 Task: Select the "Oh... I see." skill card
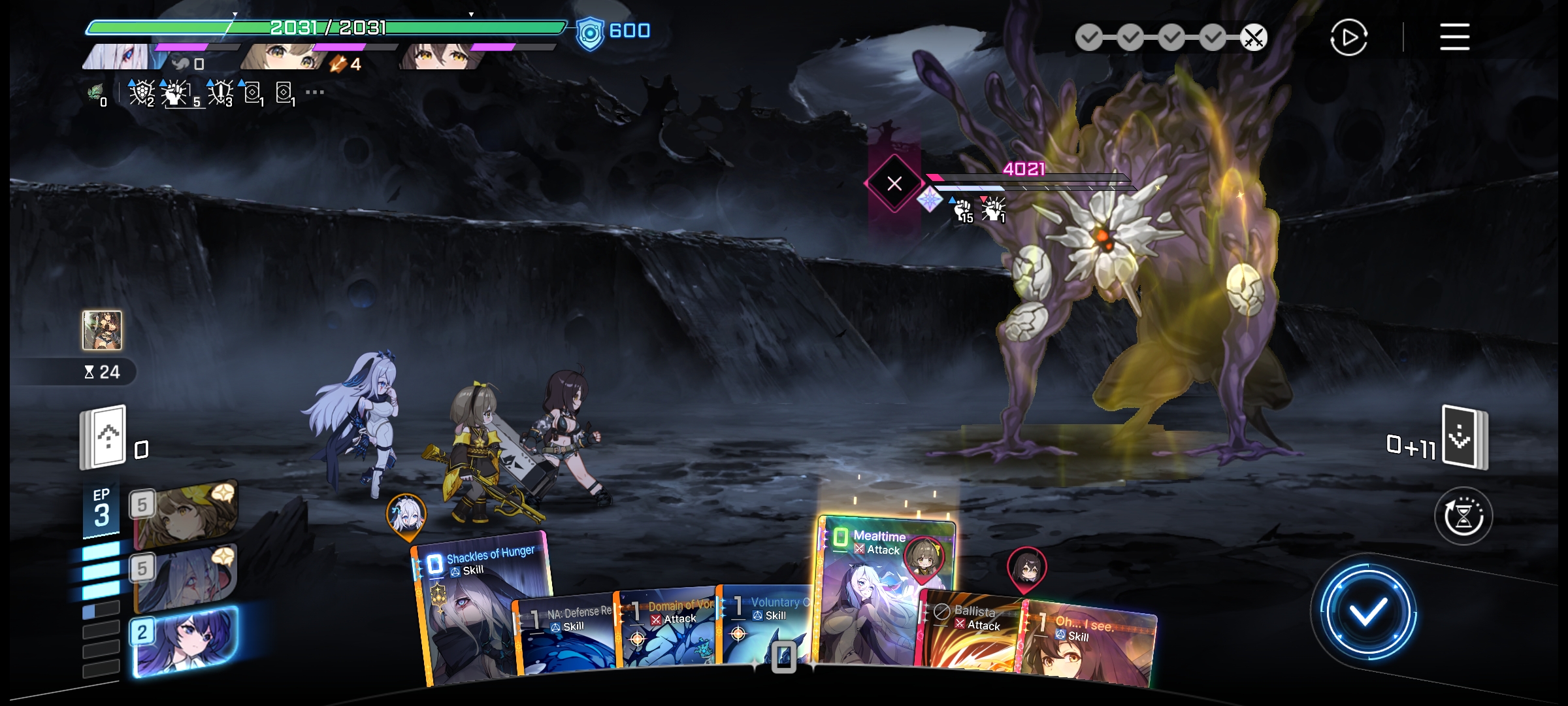point(1088,644)
